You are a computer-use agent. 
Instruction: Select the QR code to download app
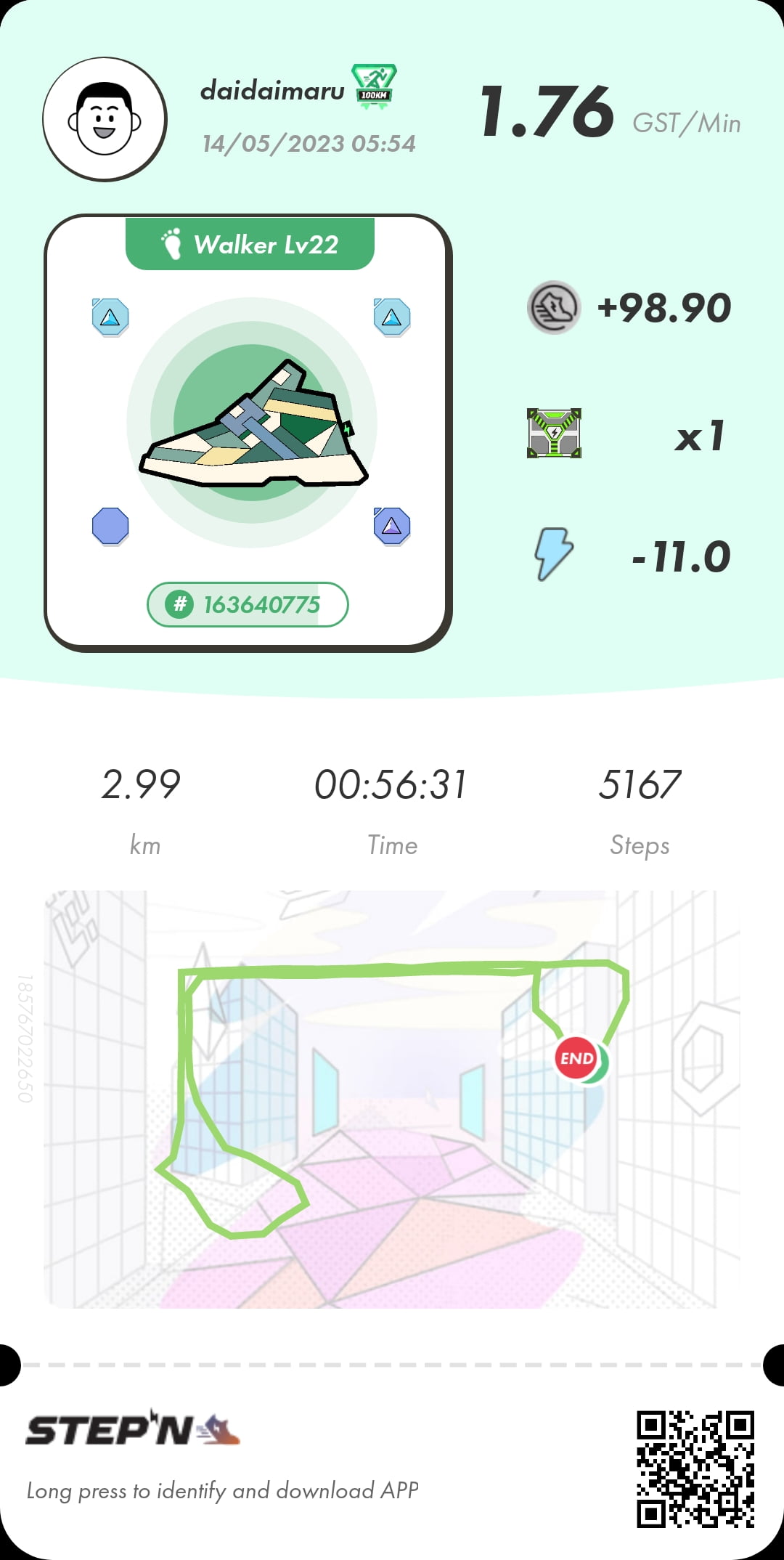pyautogui.click(x=695, y=1469)
